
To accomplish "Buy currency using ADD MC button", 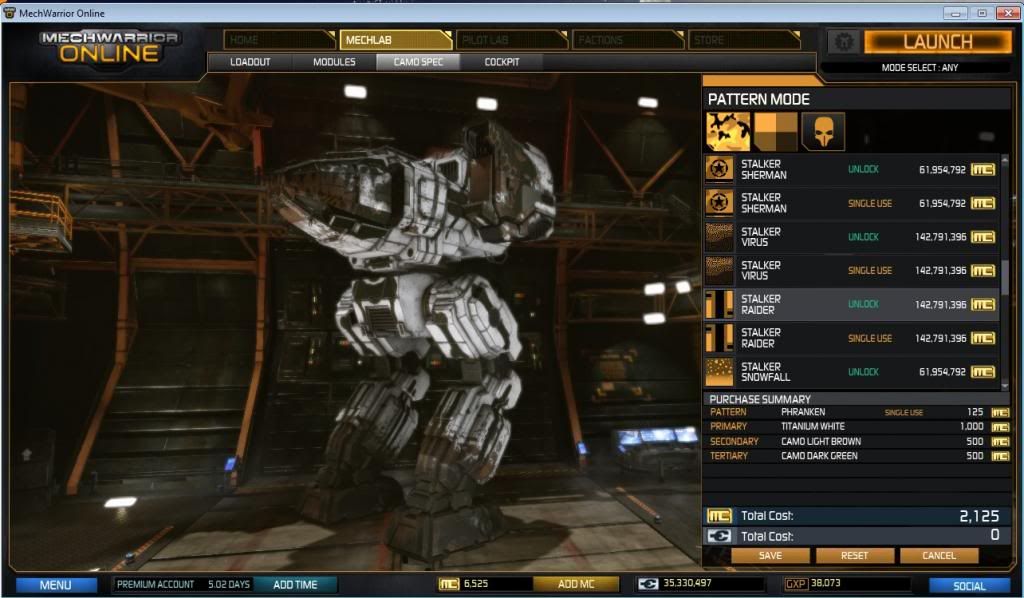I will pyautogui.click(x=576, y=584).
